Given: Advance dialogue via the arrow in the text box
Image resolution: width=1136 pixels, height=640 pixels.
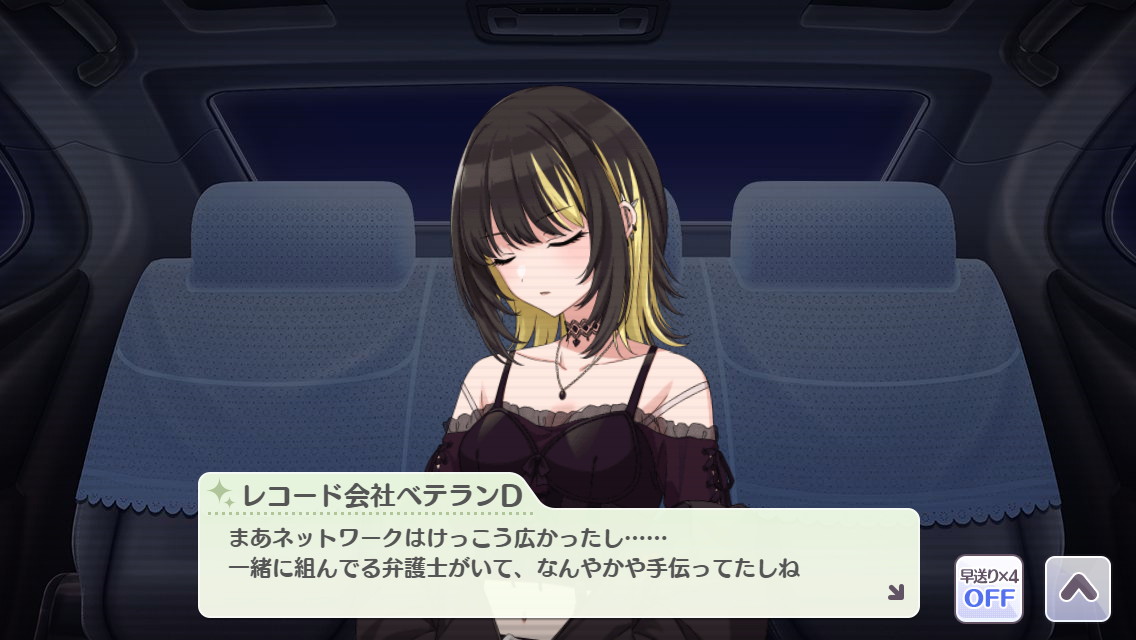Looking at the screenshot, I should 895,592.
